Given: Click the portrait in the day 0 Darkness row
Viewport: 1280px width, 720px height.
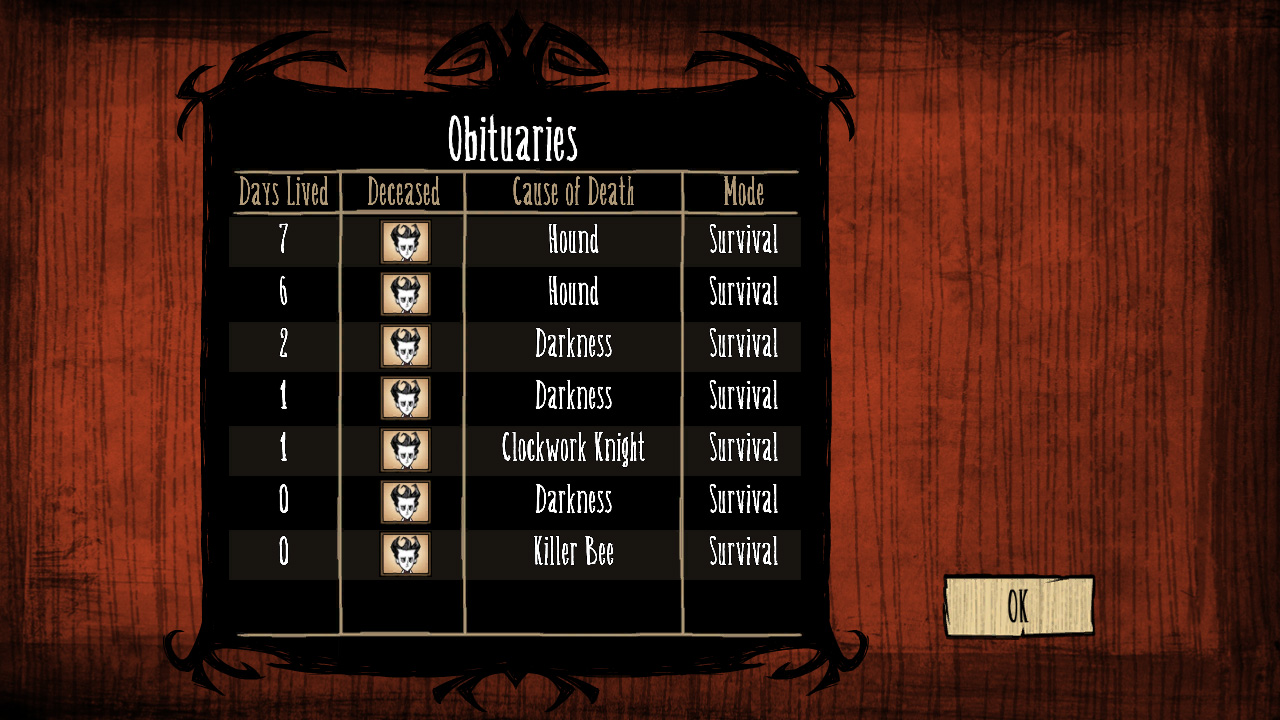Looking at the screenshot, I should [403, 501].
